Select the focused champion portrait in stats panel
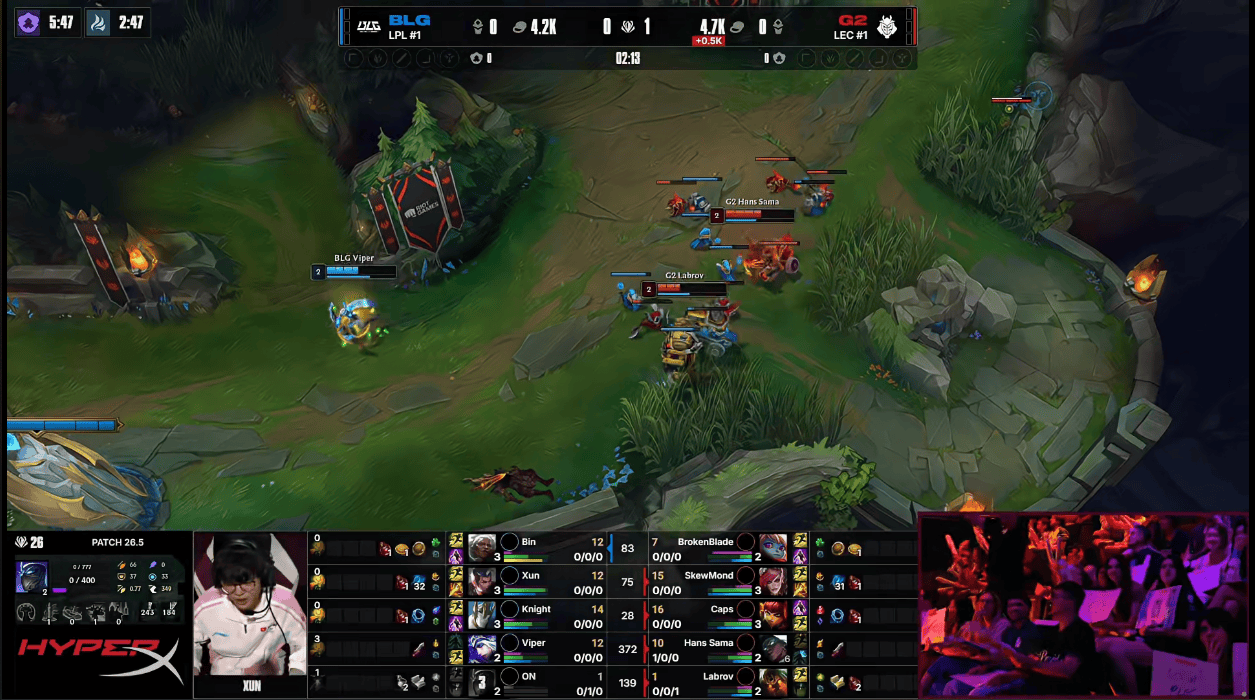Screen dimensions: 1255x700 pos(30,577)
